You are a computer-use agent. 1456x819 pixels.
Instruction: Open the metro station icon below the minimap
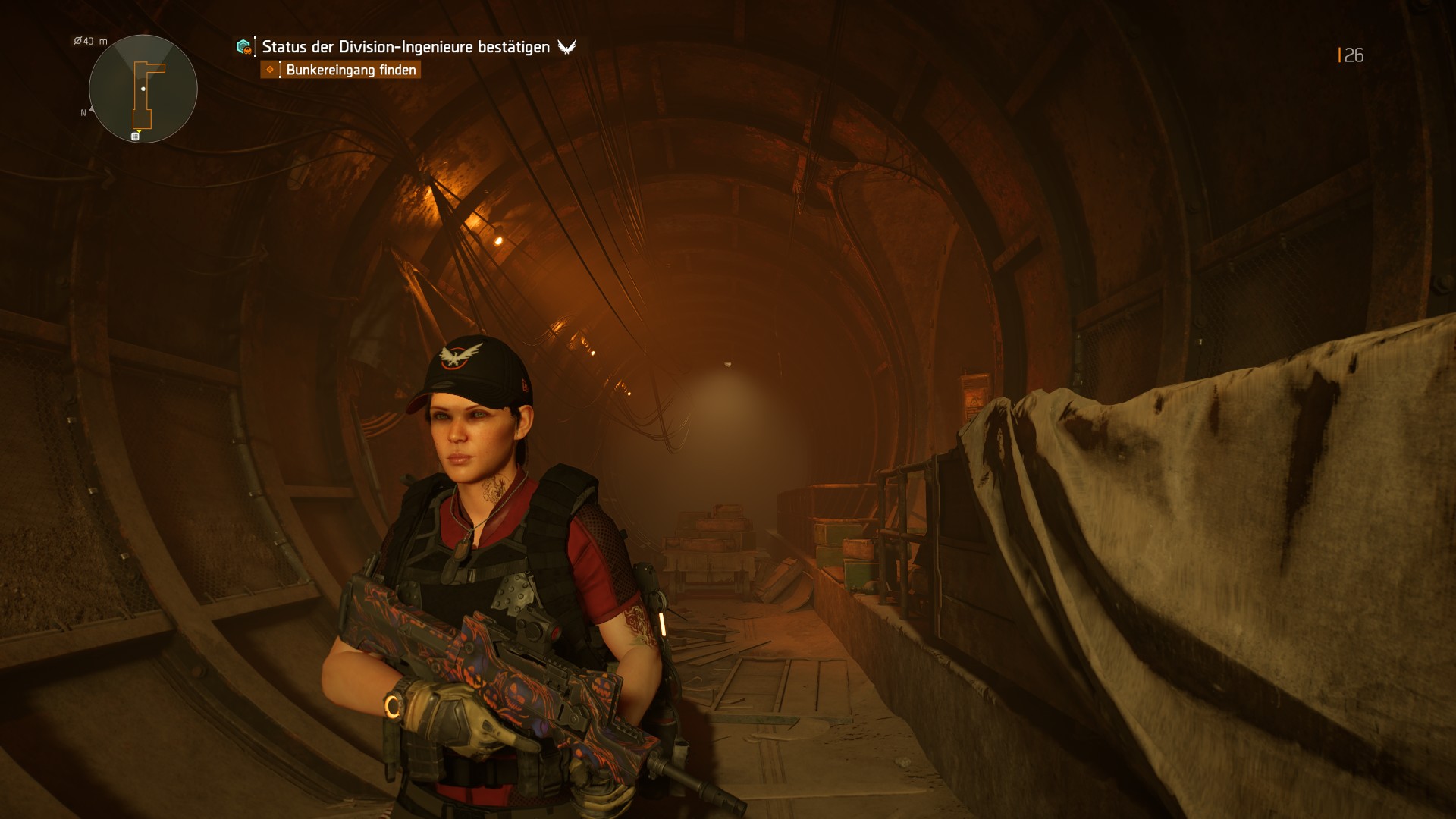point(135,136)
